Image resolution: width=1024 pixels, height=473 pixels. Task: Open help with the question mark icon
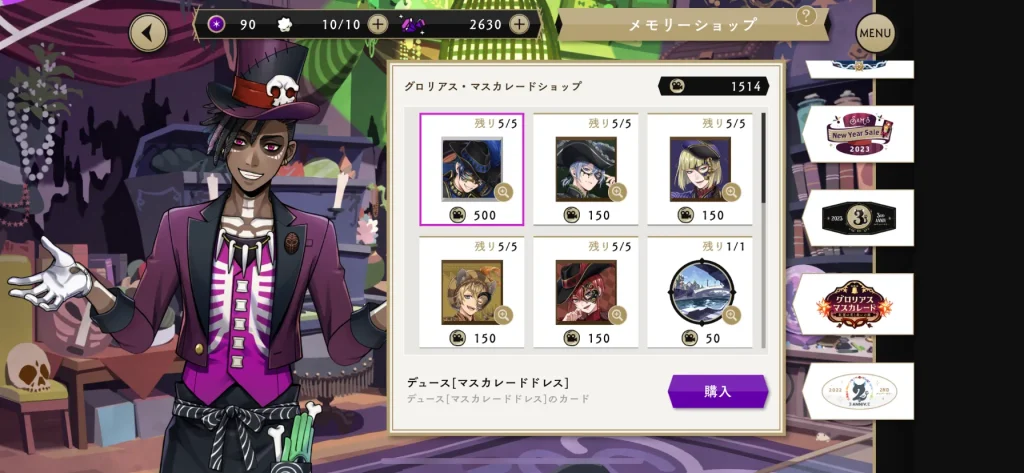pyautogui.click(x=805, y=17)
